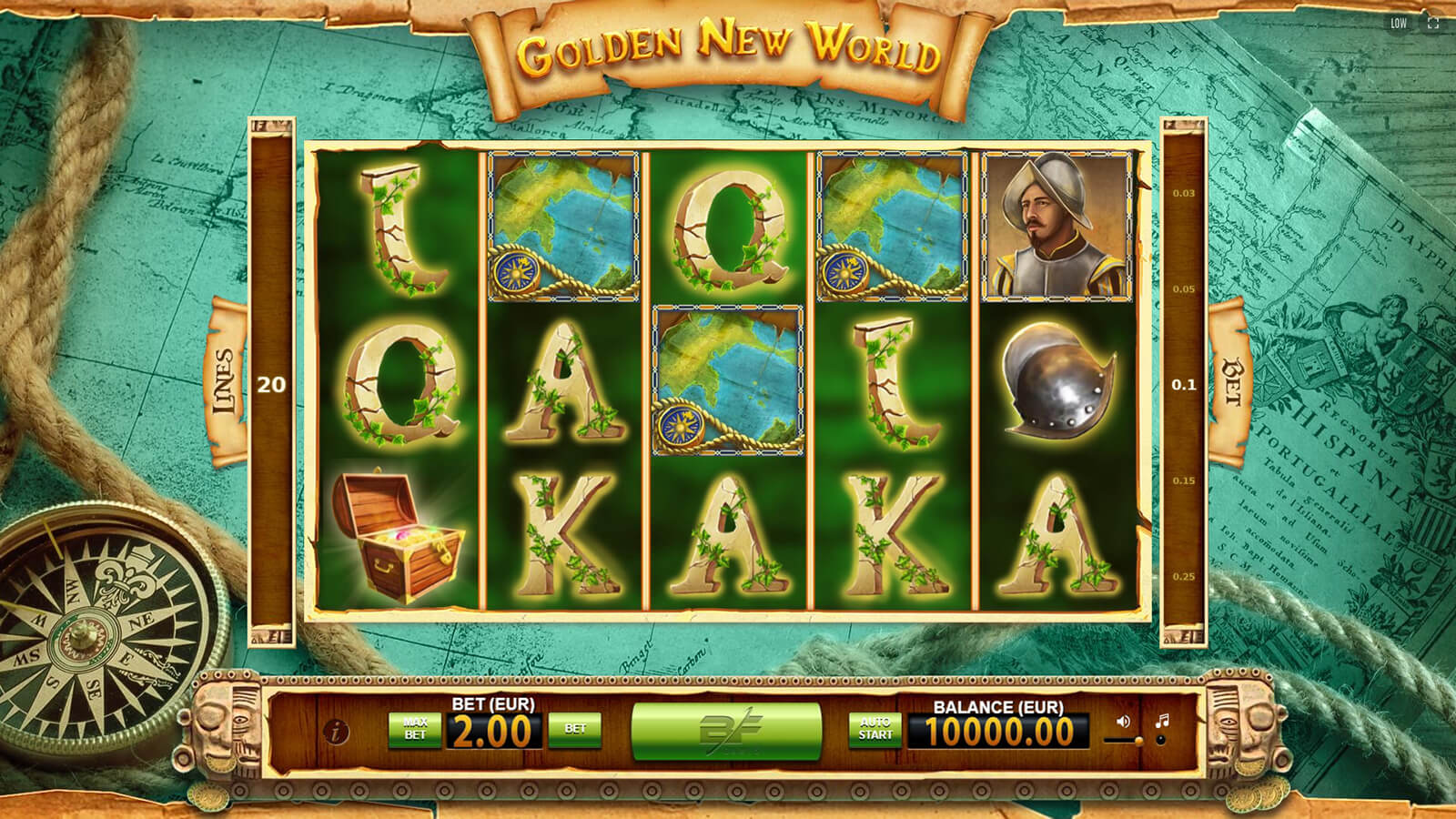Open the Bet scroll tab
1456x819 pixels.
pyautogui.click(x=1231, y=382)
